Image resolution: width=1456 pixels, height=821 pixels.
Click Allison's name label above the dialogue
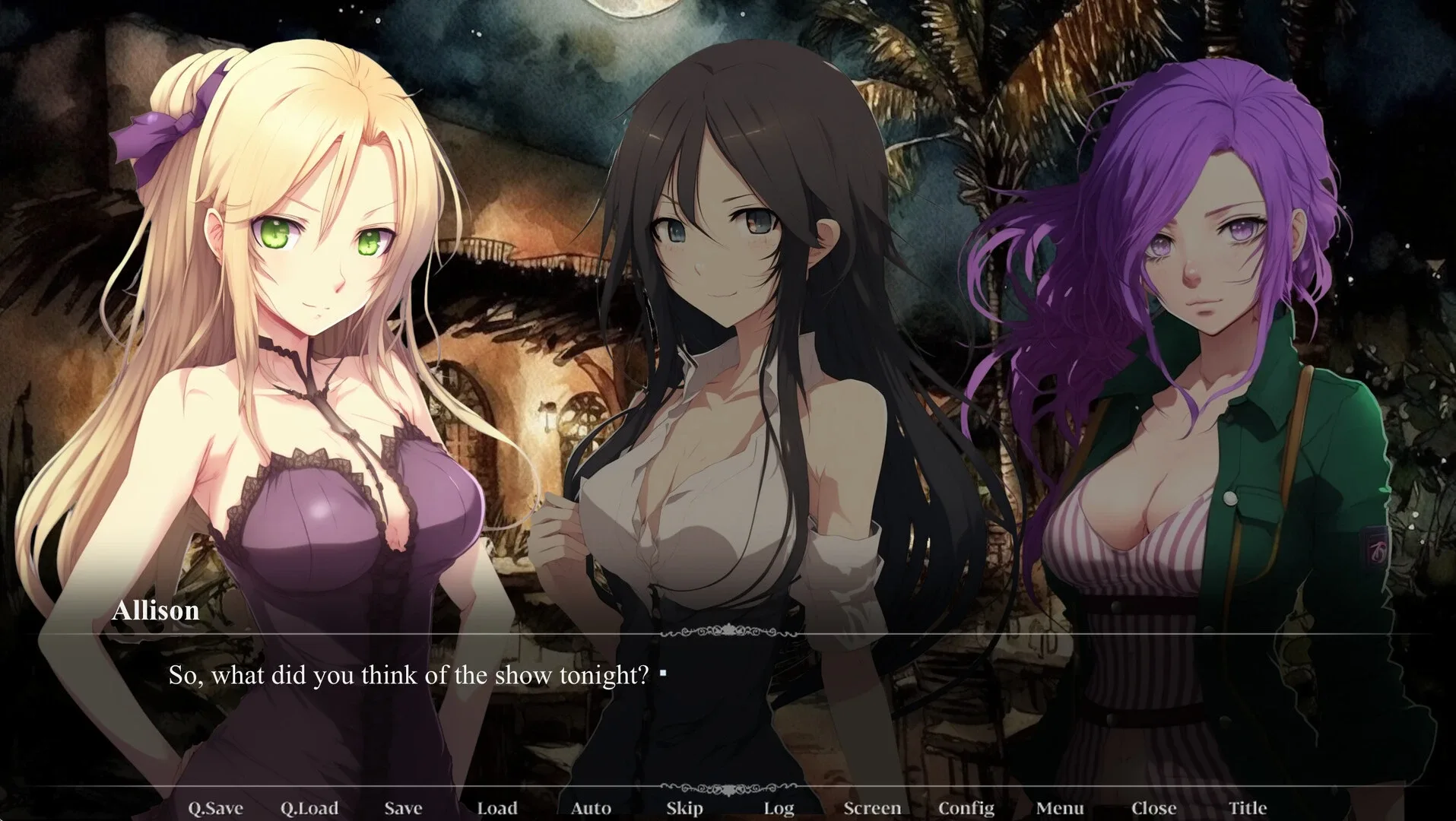click(157, 610)
